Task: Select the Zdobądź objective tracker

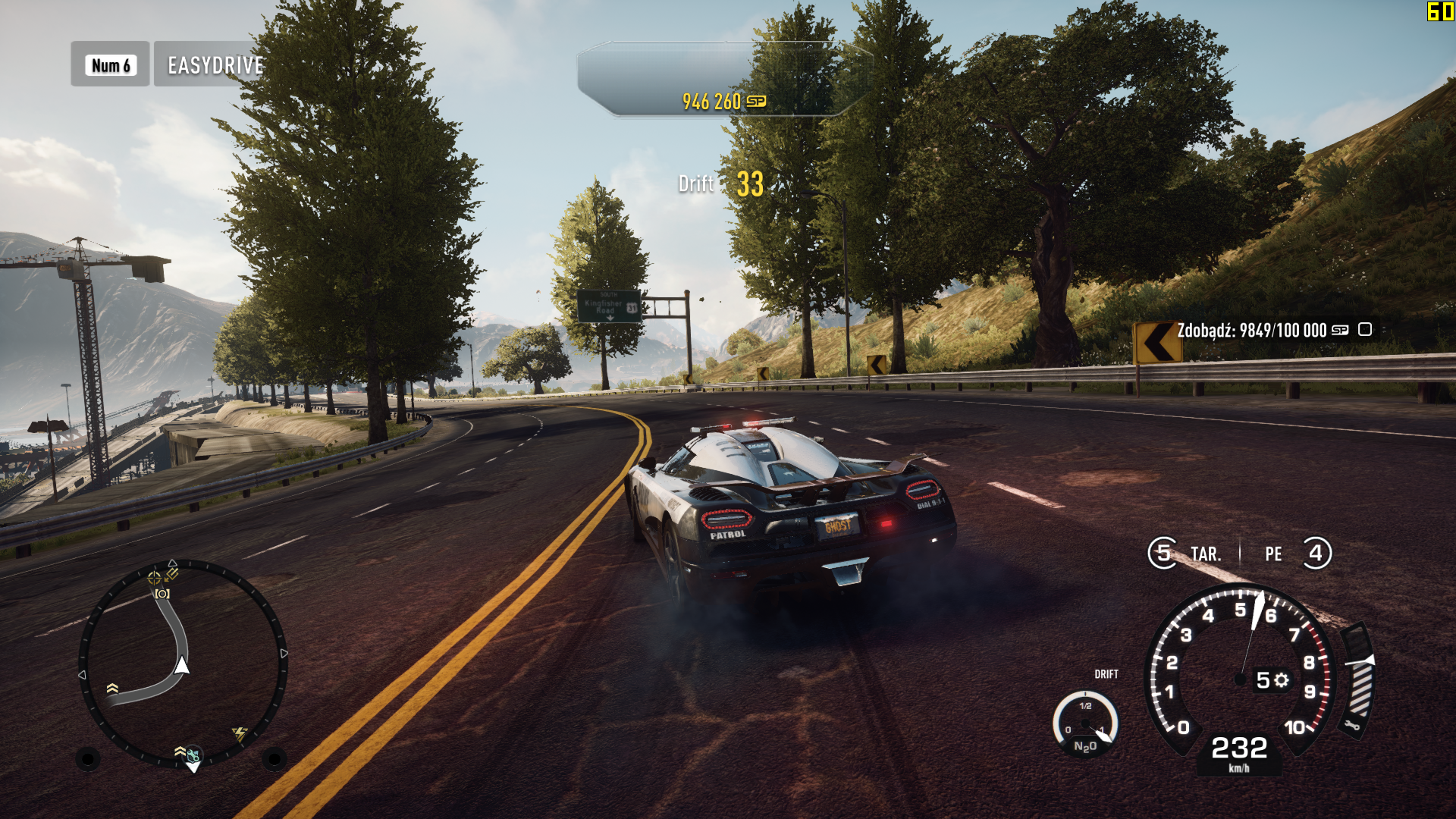Action: click(1251, 331)
